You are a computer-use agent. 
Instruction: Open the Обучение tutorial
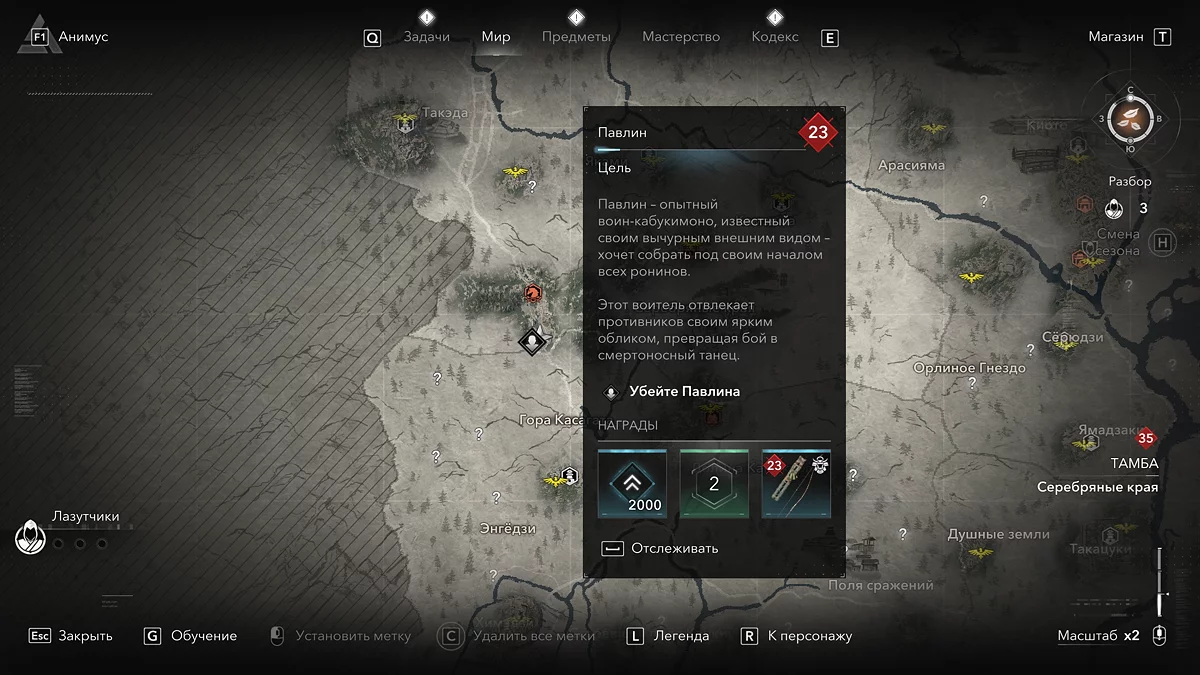204,636
